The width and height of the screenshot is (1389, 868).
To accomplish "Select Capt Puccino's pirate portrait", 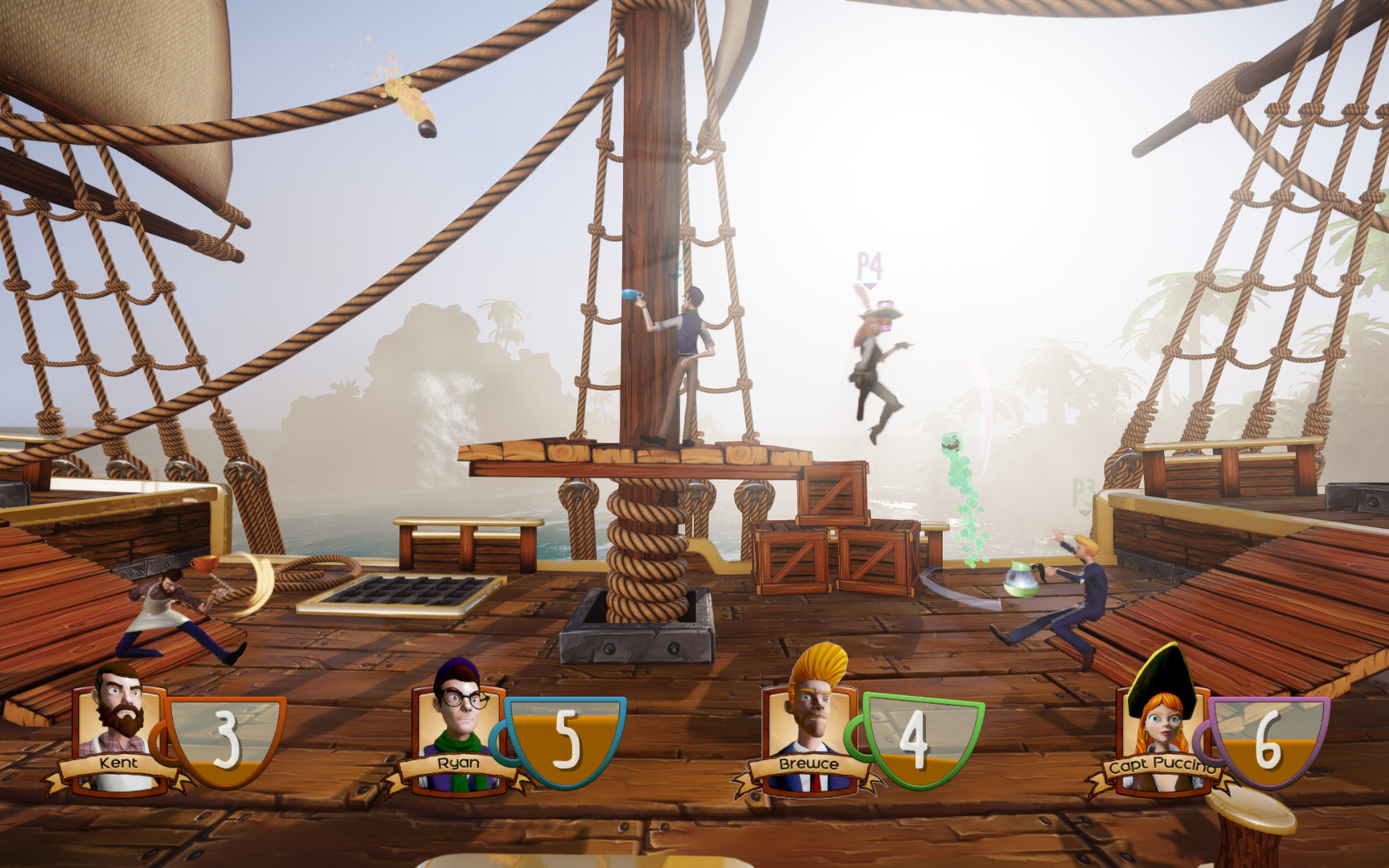I will coord(1160,715).
